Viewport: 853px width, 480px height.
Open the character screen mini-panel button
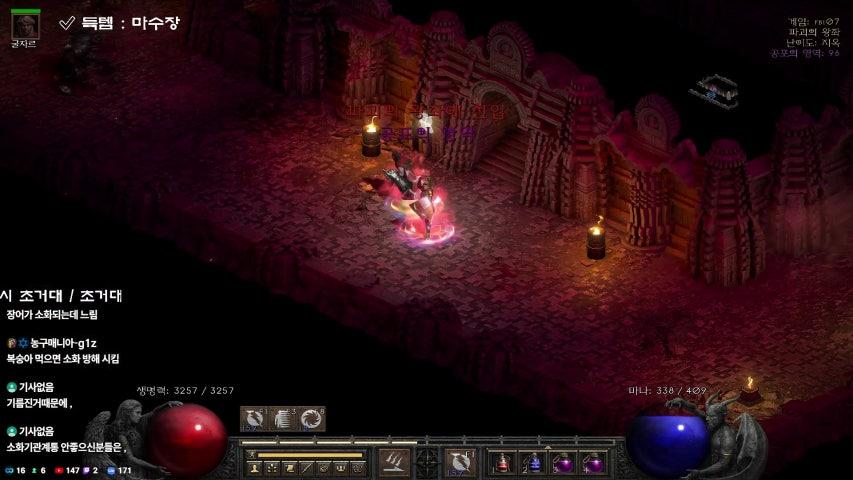click(253, 468)
